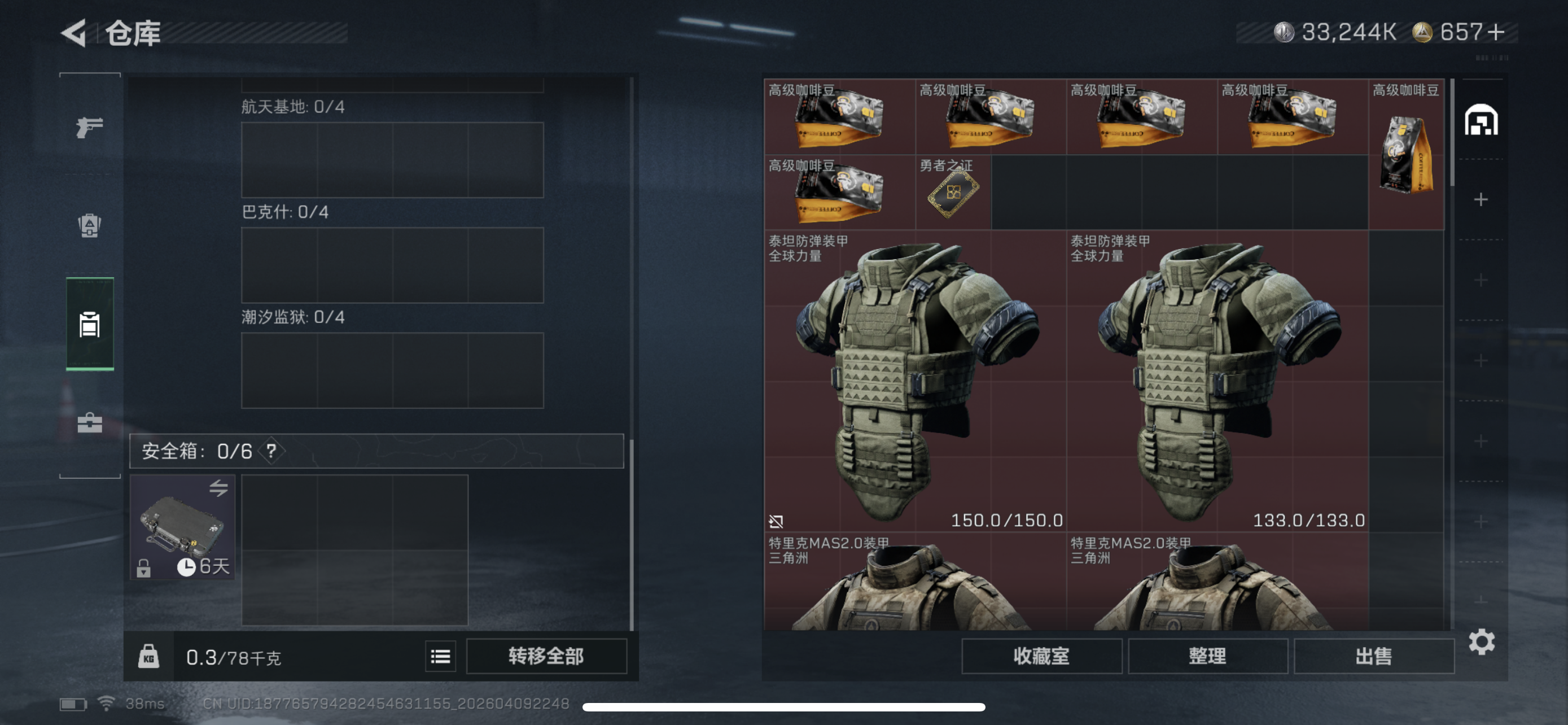Click the warehouse icon atop the right sidebar

click(x=1481, y=119)
